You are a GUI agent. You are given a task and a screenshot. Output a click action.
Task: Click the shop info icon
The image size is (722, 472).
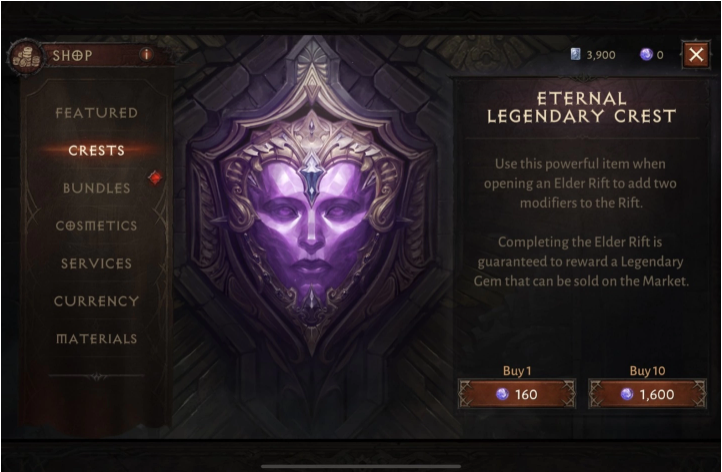point(146,55)
